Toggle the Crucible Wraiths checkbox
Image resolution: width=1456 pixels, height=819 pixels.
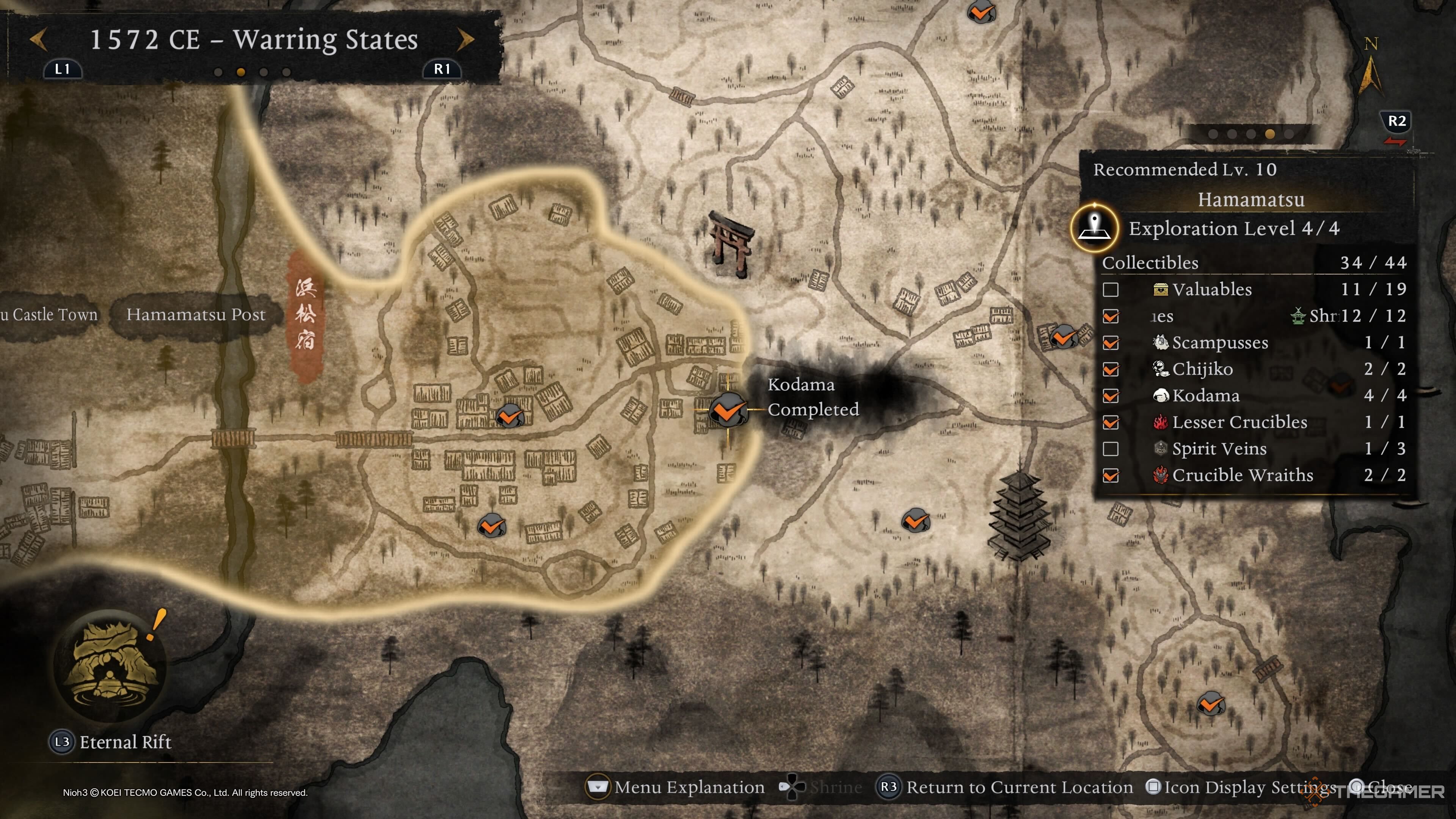click(x=1111, y=476)
